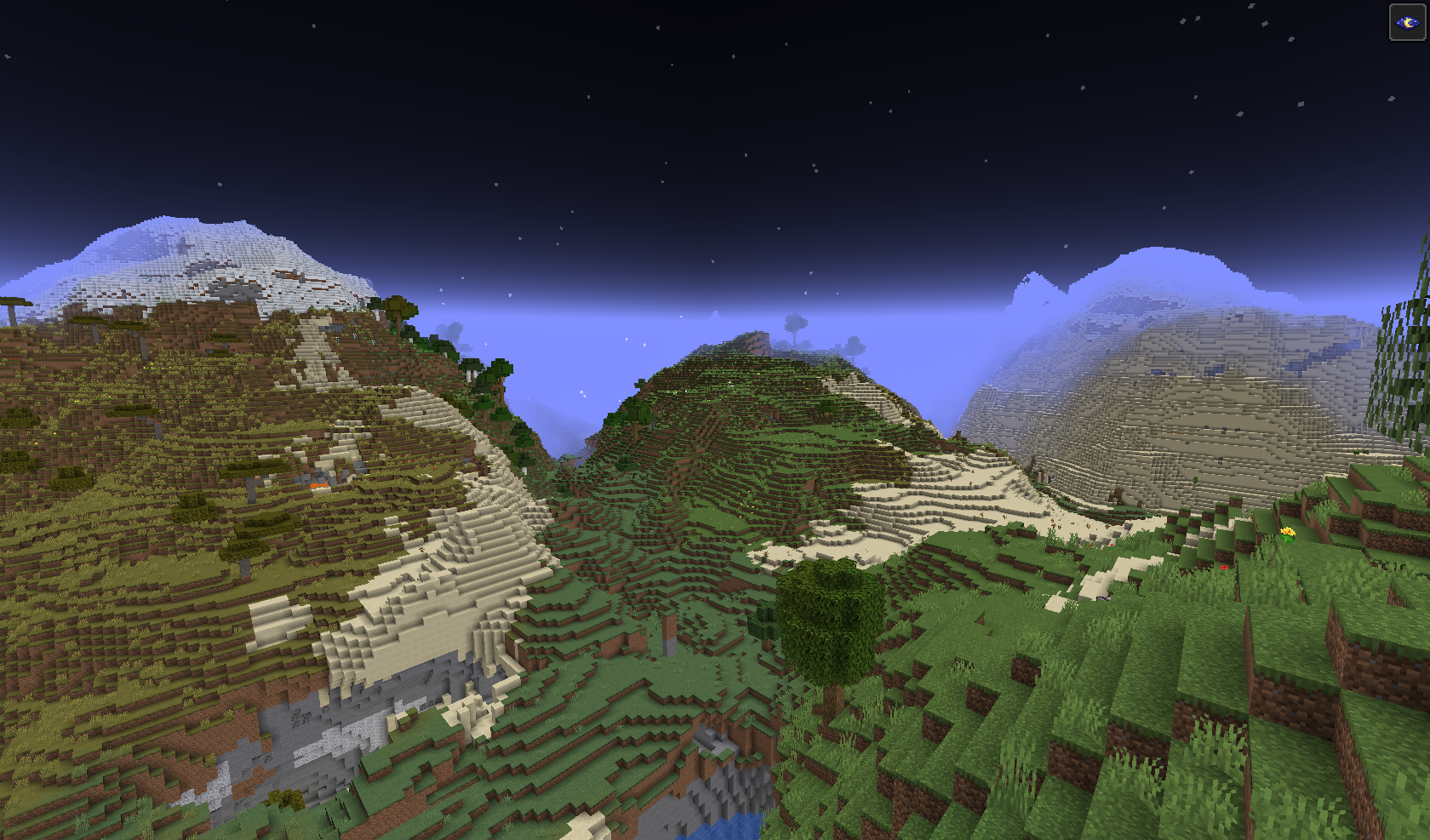1430x840 pixels.
Task: Click the Night Vision status effect icon
Action: (x=1407, y=22)
